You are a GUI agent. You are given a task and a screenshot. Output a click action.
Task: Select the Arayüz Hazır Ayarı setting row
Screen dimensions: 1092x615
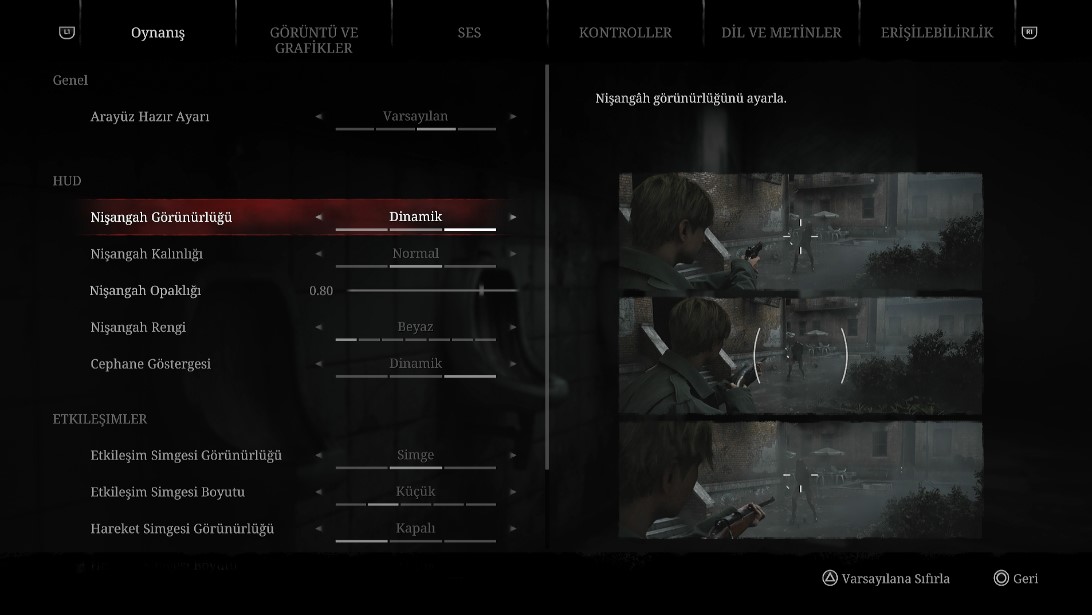point(150,117)
